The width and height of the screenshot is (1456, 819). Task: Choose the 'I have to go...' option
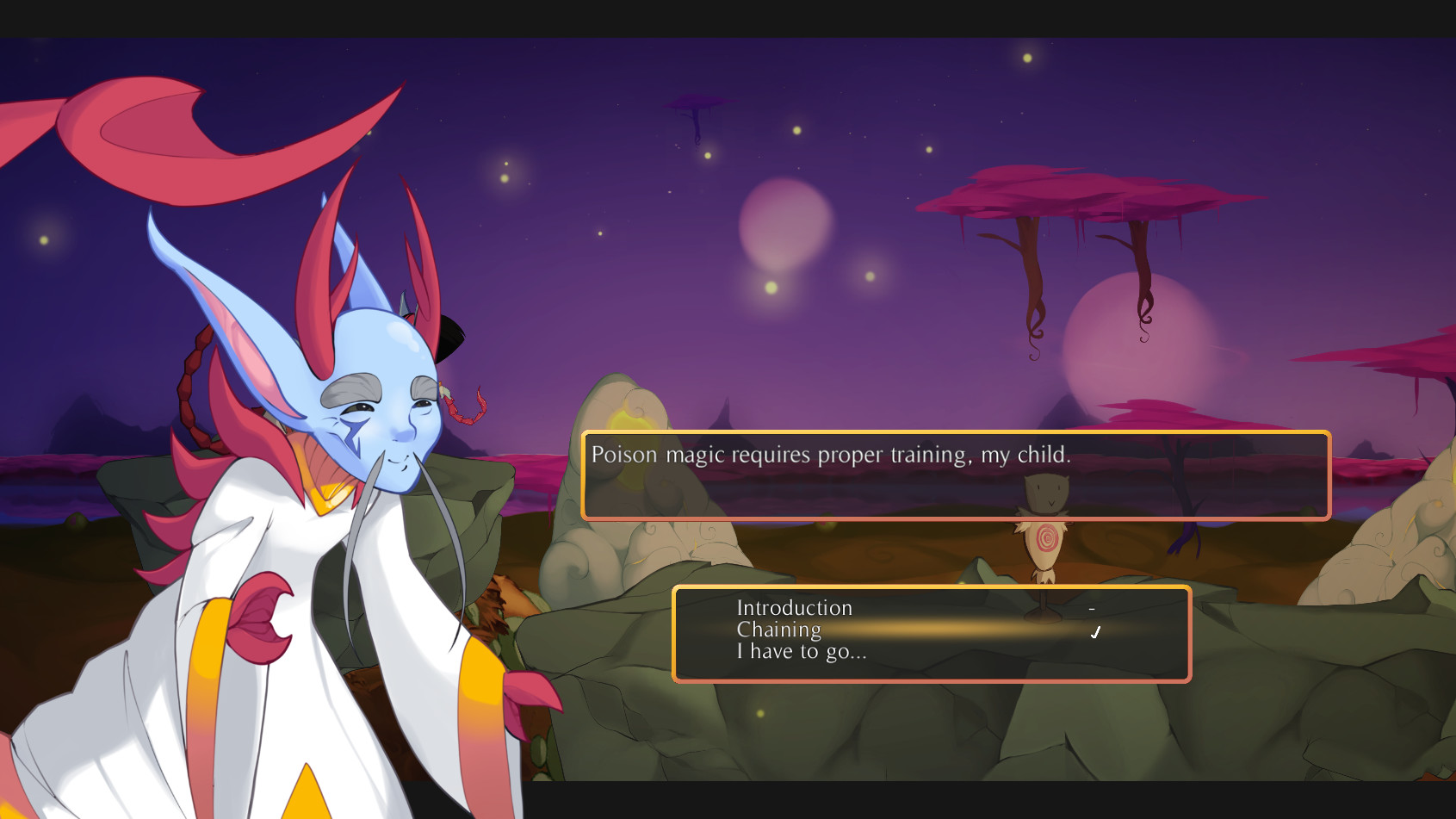click(x=802, y=652)
